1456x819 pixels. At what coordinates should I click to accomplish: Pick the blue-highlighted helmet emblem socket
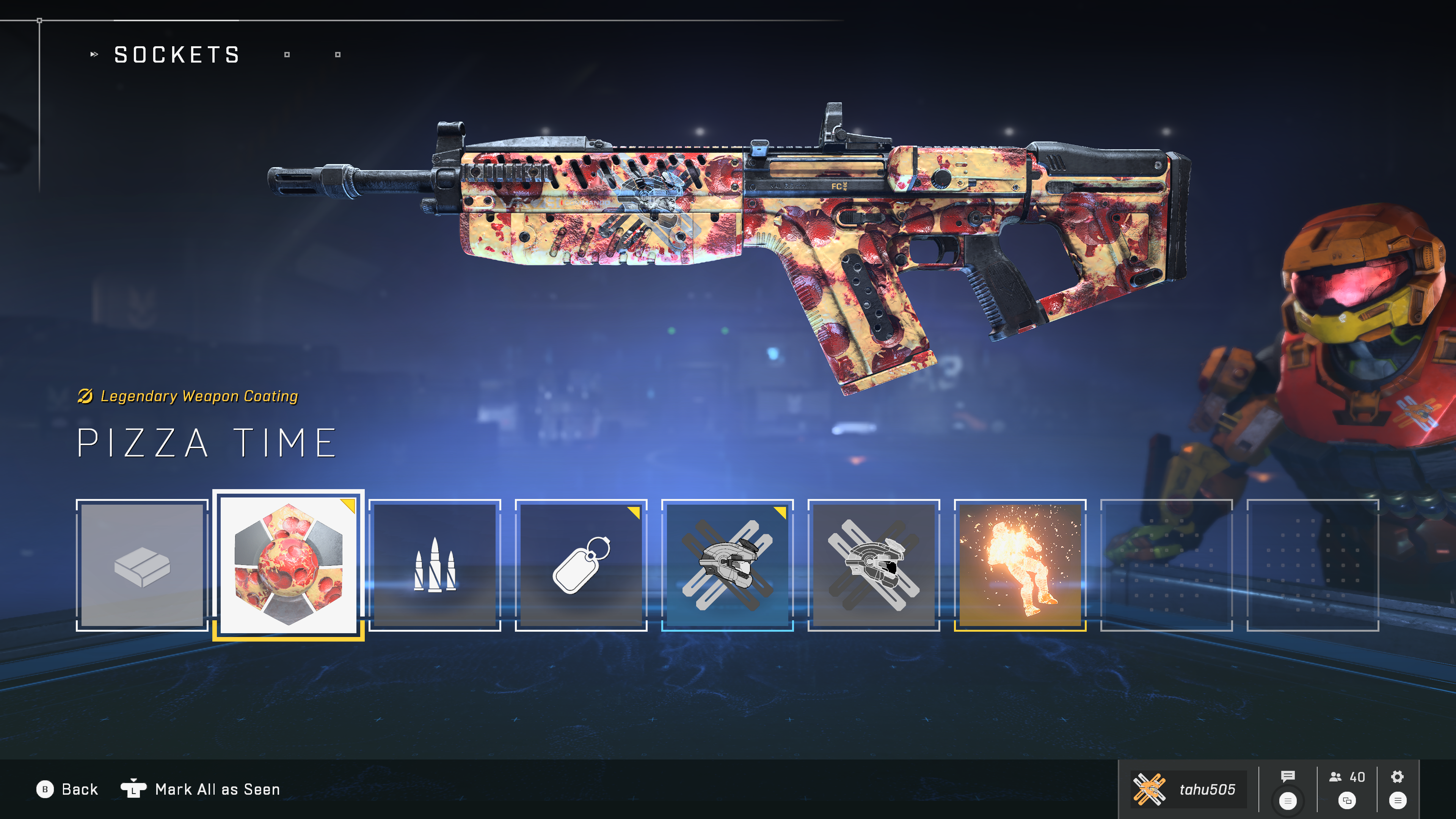click(728, 565)
